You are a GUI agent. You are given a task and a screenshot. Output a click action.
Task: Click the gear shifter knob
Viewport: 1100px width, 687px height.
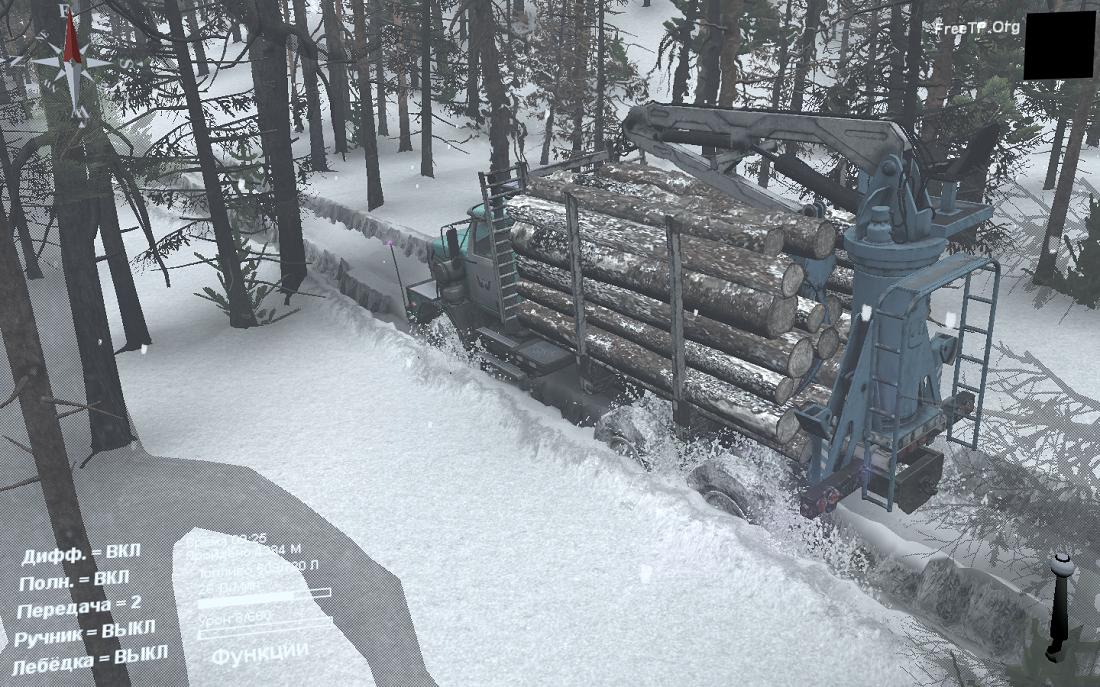click(1061, 566)
